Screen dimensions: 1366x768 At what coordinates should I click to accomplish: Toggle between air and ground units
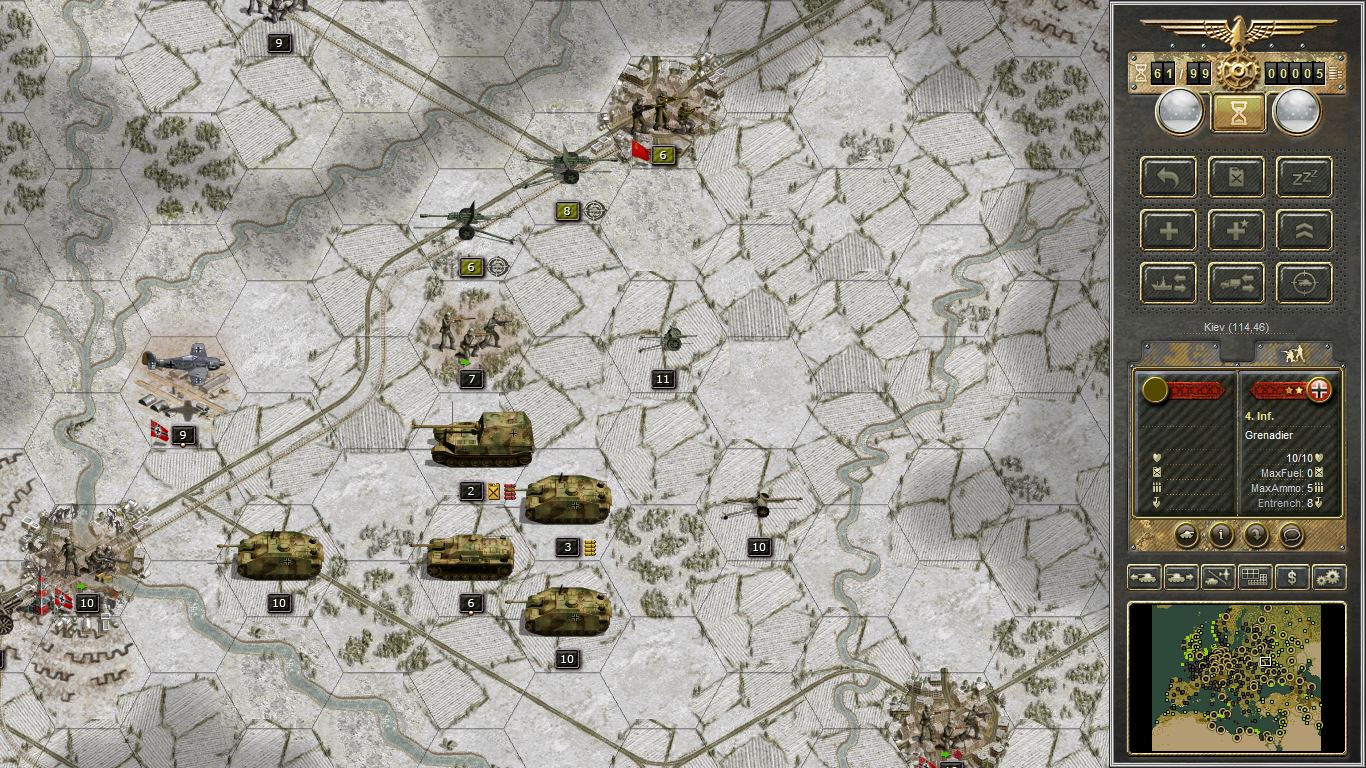1218,577
